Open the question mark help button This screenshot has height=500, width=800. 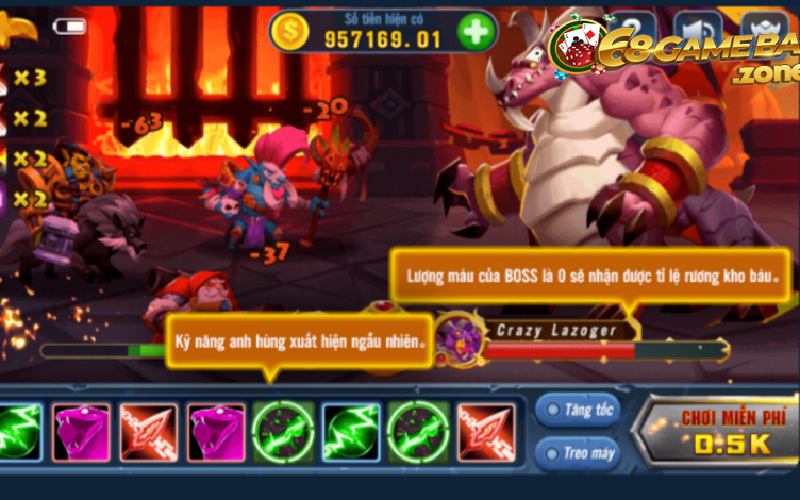(x=632, y=26)
